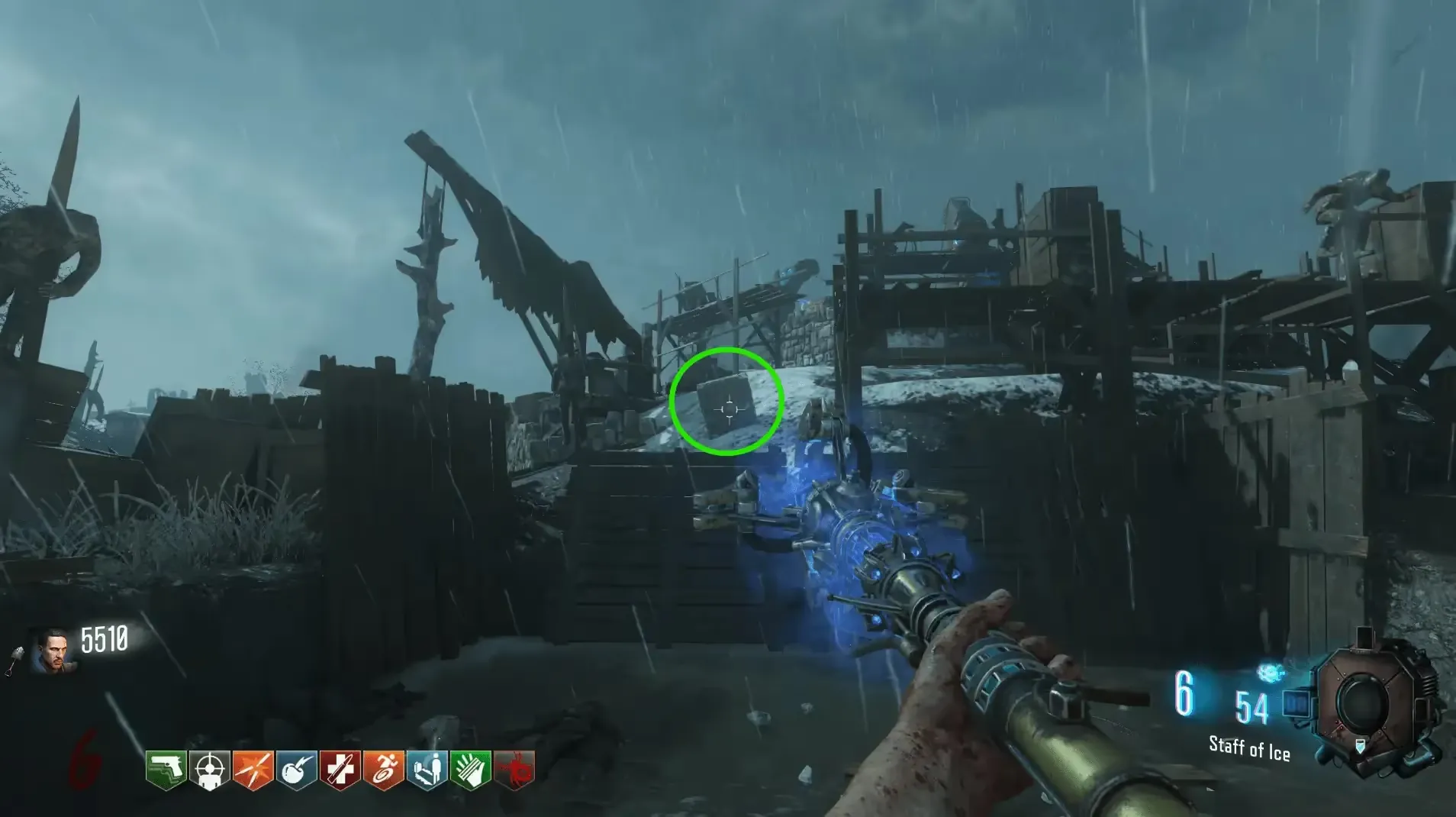This screenshot has height=817, width=1456.
Task: Click the Mule Kick pistol perk icon
Action: (x=166, y=770)
